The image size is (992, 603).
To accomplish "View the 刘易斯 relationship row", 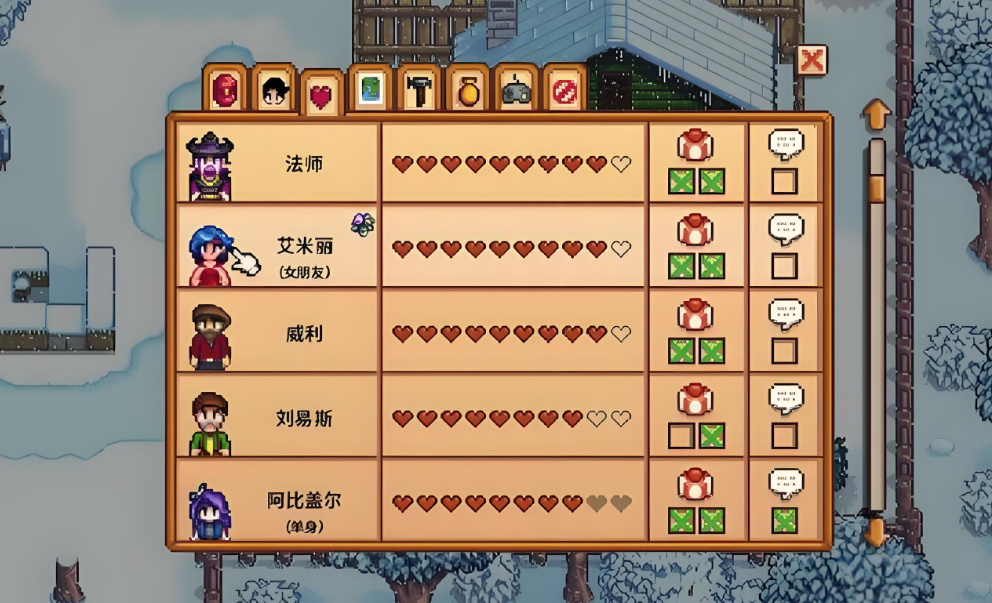I will tap(278, 417).
